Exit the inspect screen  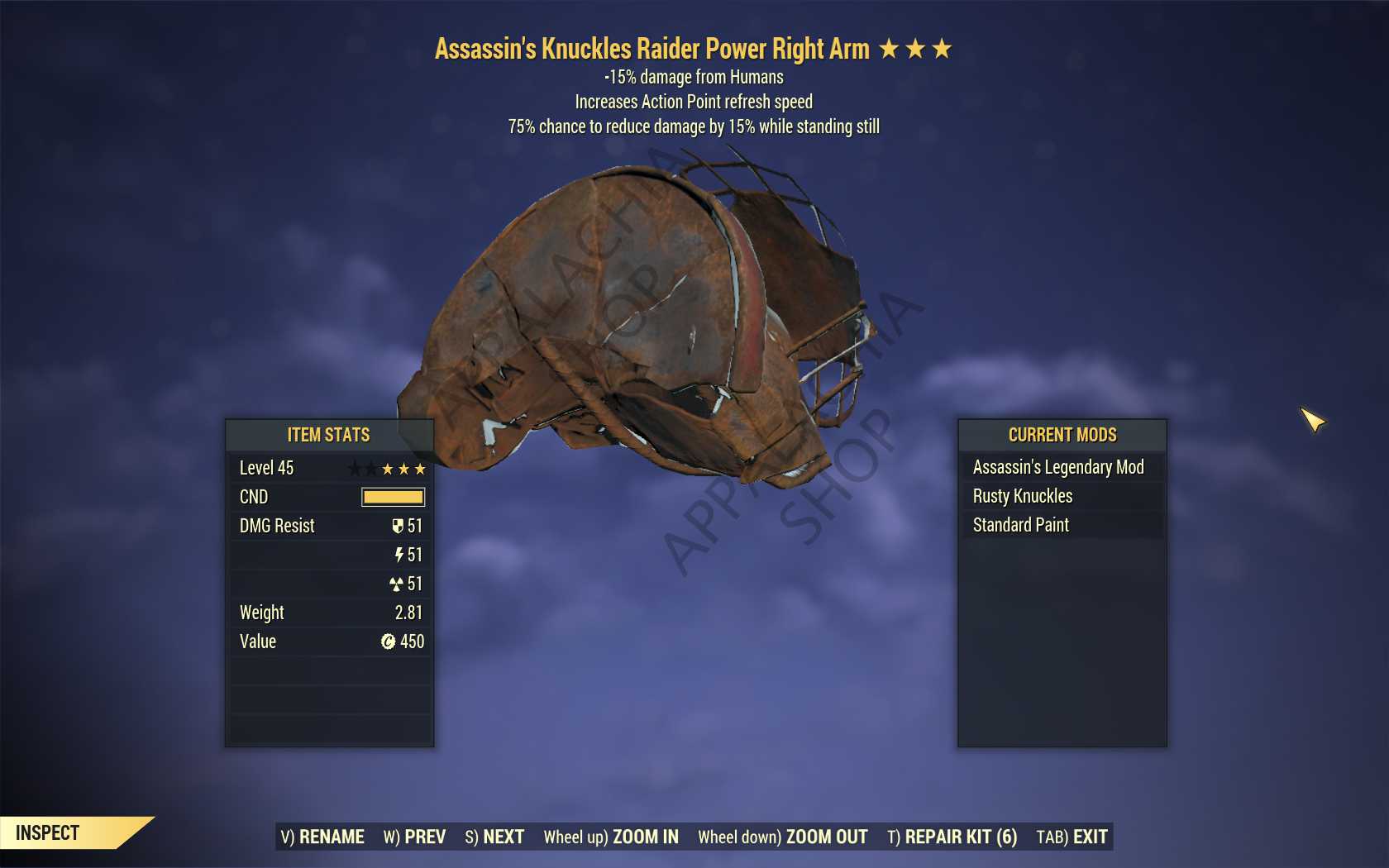pos(1072,837)
